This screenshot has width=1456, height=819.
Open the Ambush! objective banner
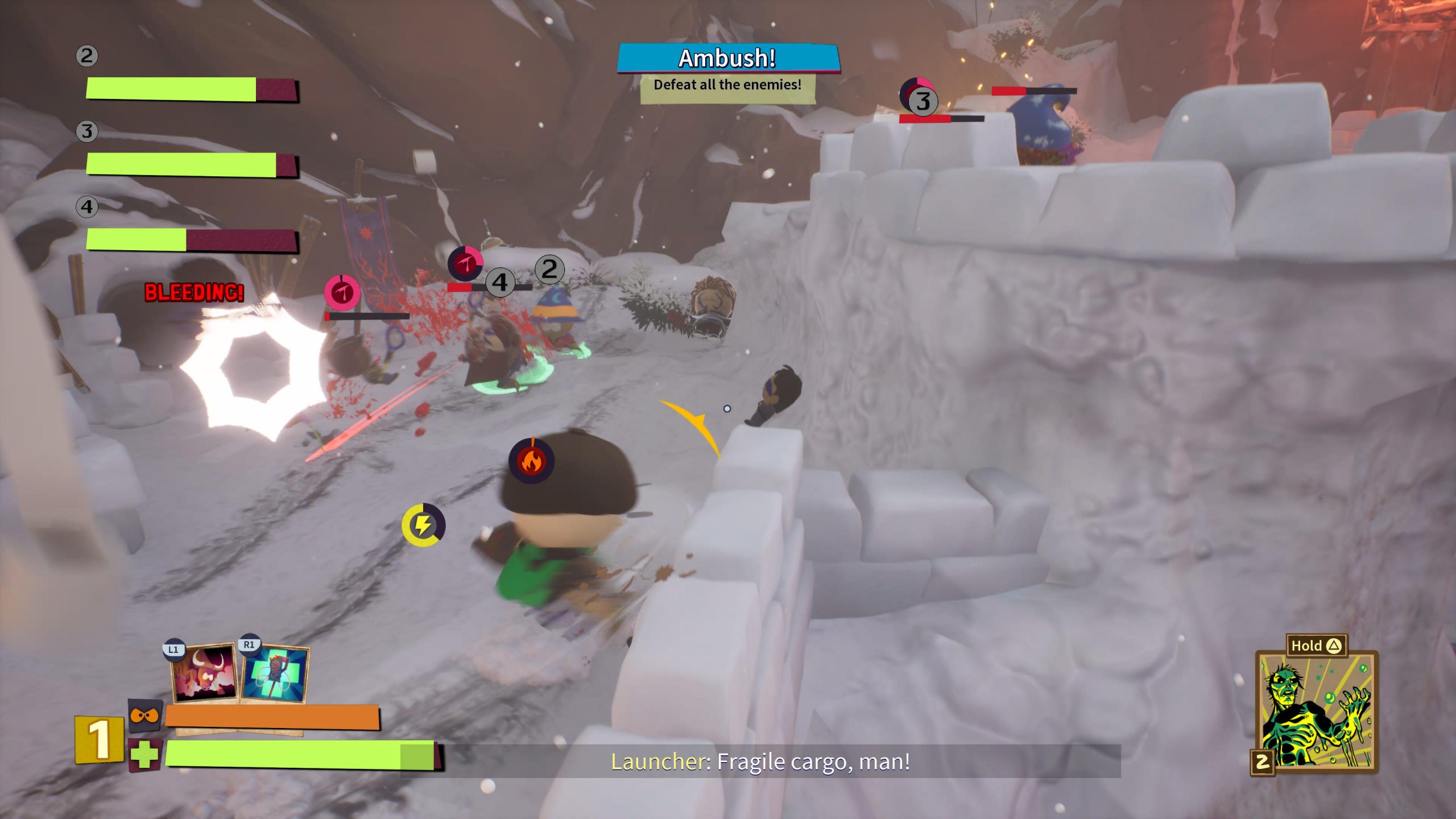coord(727,59)
